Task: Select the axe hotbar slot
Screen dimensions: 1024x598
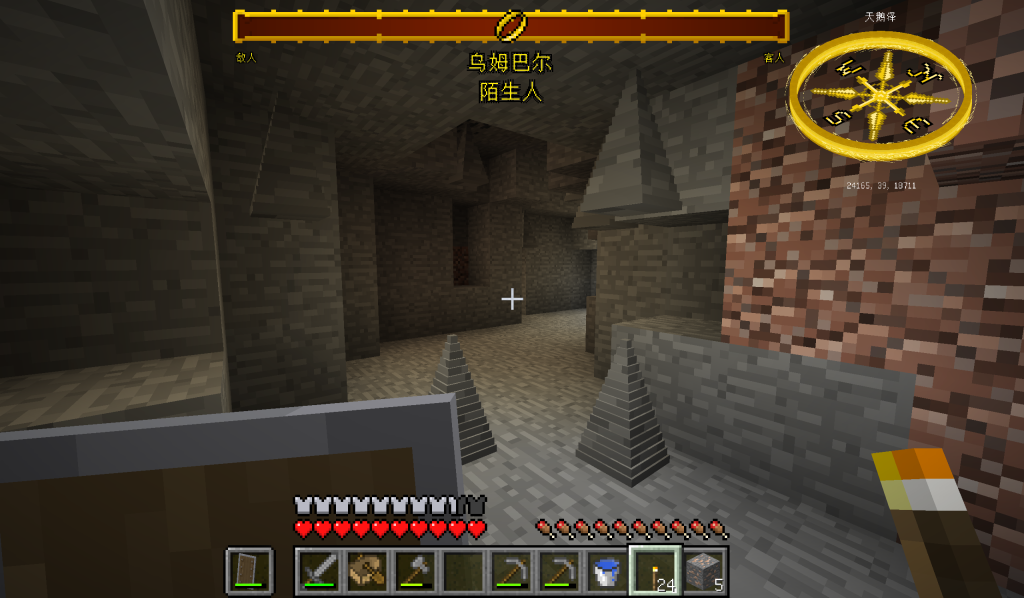Action: pyautogui.click(x=415, y=570)
